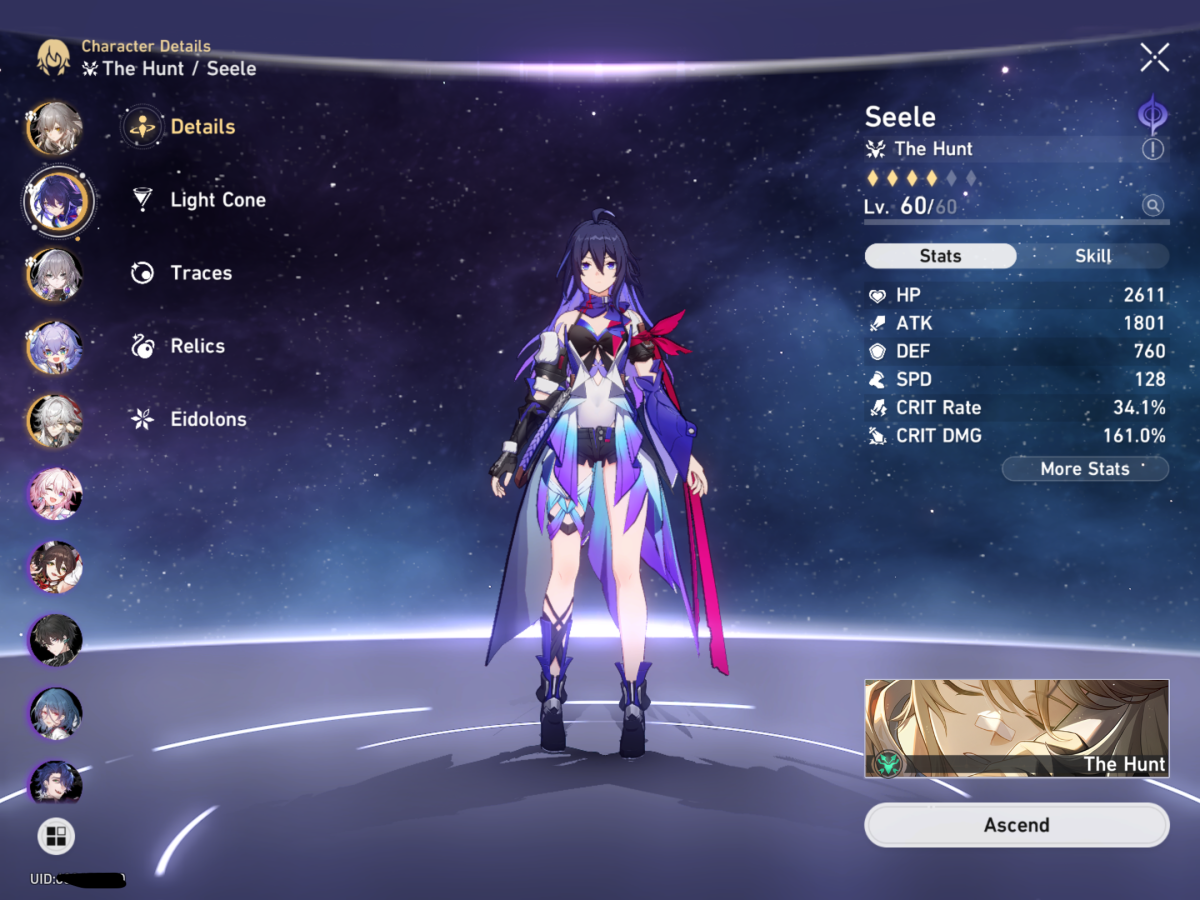The height and width of the screenshot is (900, 1200).
Task: Choose the Bronya portrait
Action: [55, 274]
